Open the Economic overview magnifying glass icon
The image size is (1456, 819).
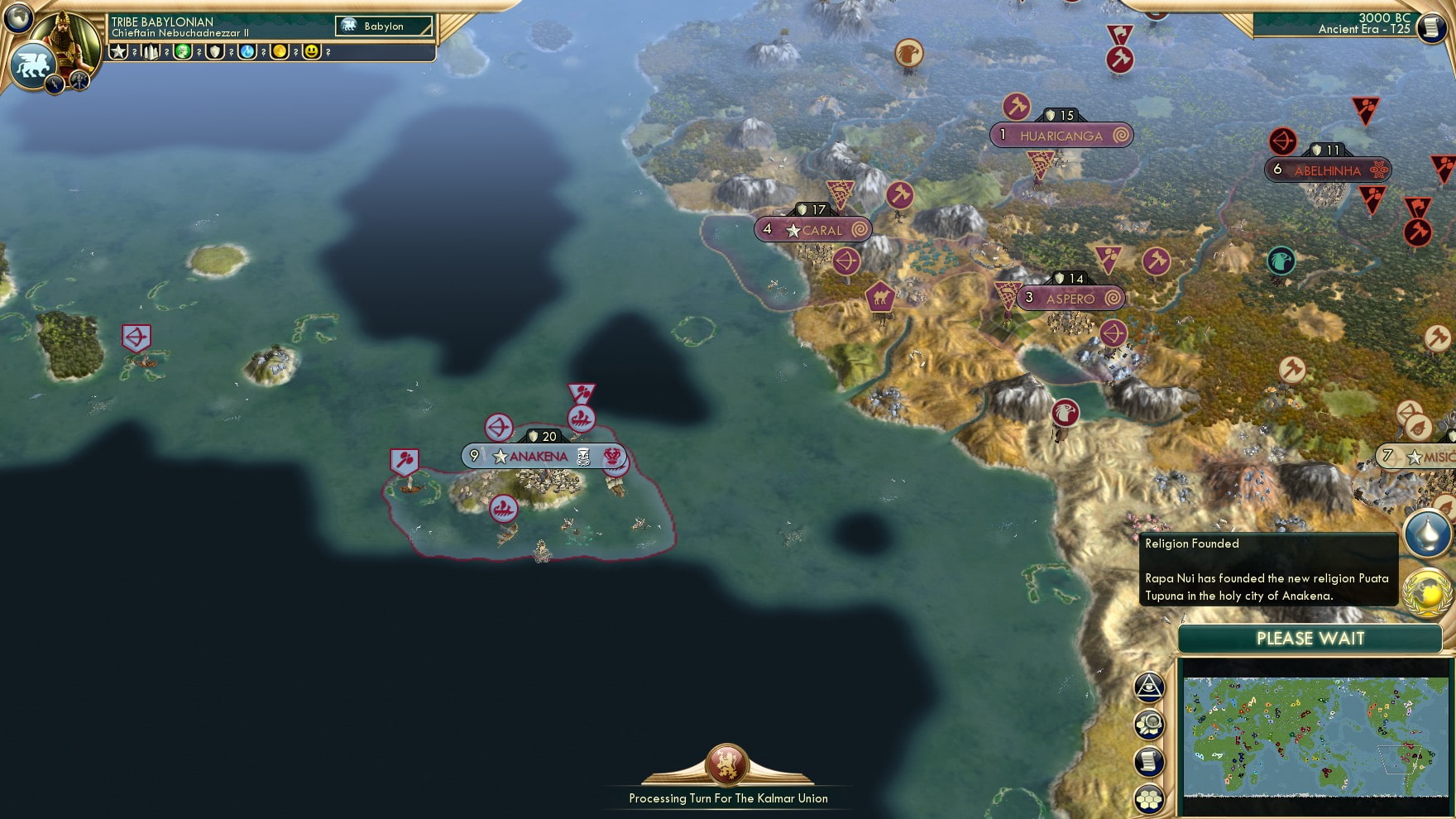pos(1150,721)
